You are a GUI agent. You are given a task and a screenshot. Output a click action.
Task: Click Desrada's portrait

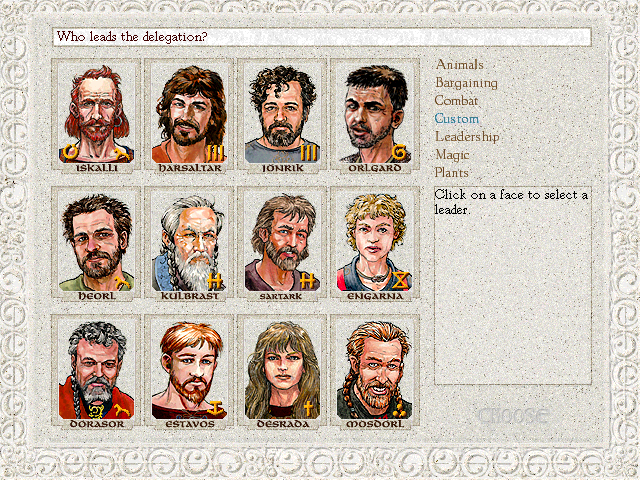[282, 370]
